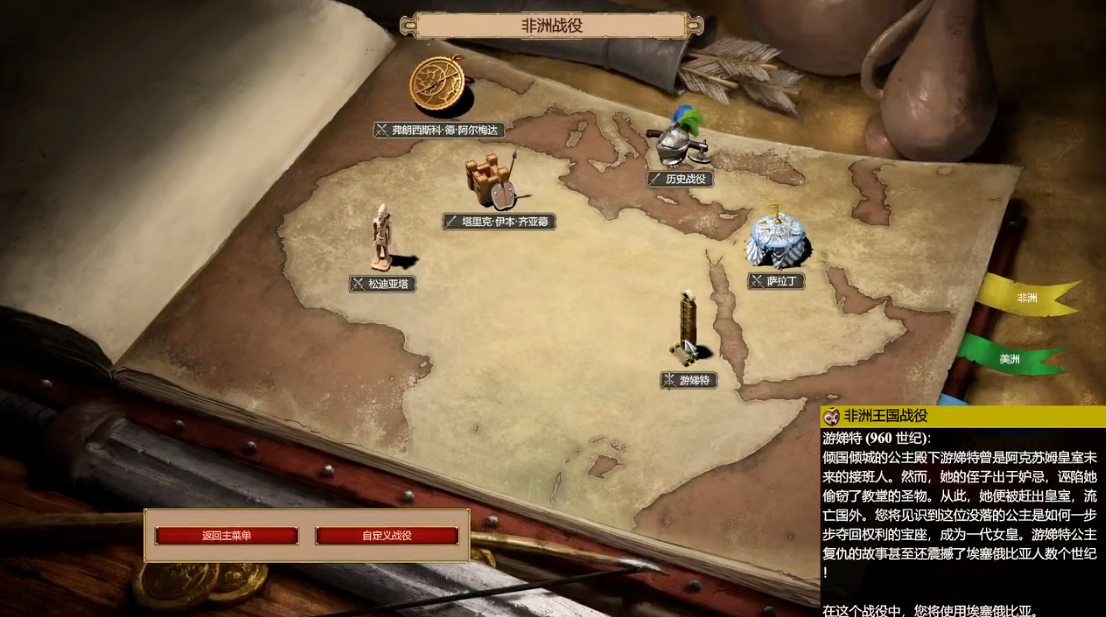Switch to the yellow 非洲 flag tab
This screenshot has width=1106, height=617.
[x=1027, y=298]
